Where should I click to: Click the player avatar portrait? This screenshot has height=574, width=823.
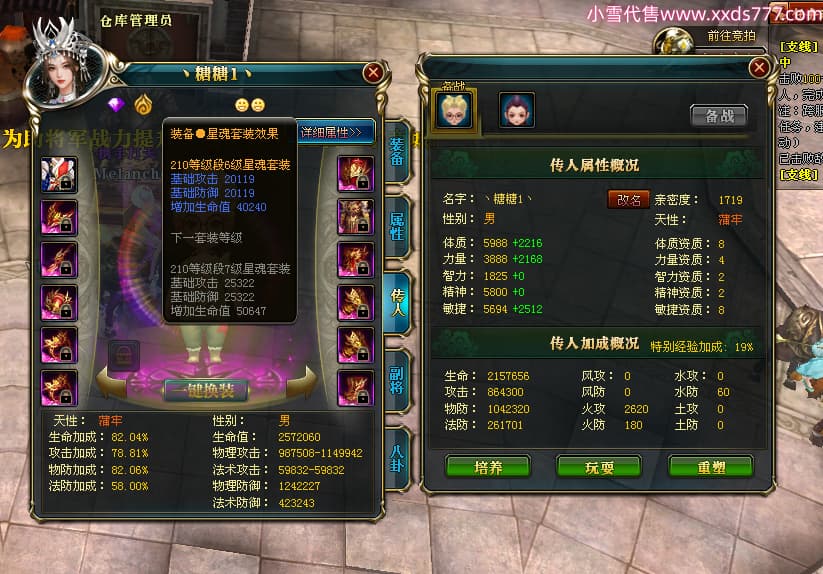[60, 70]
